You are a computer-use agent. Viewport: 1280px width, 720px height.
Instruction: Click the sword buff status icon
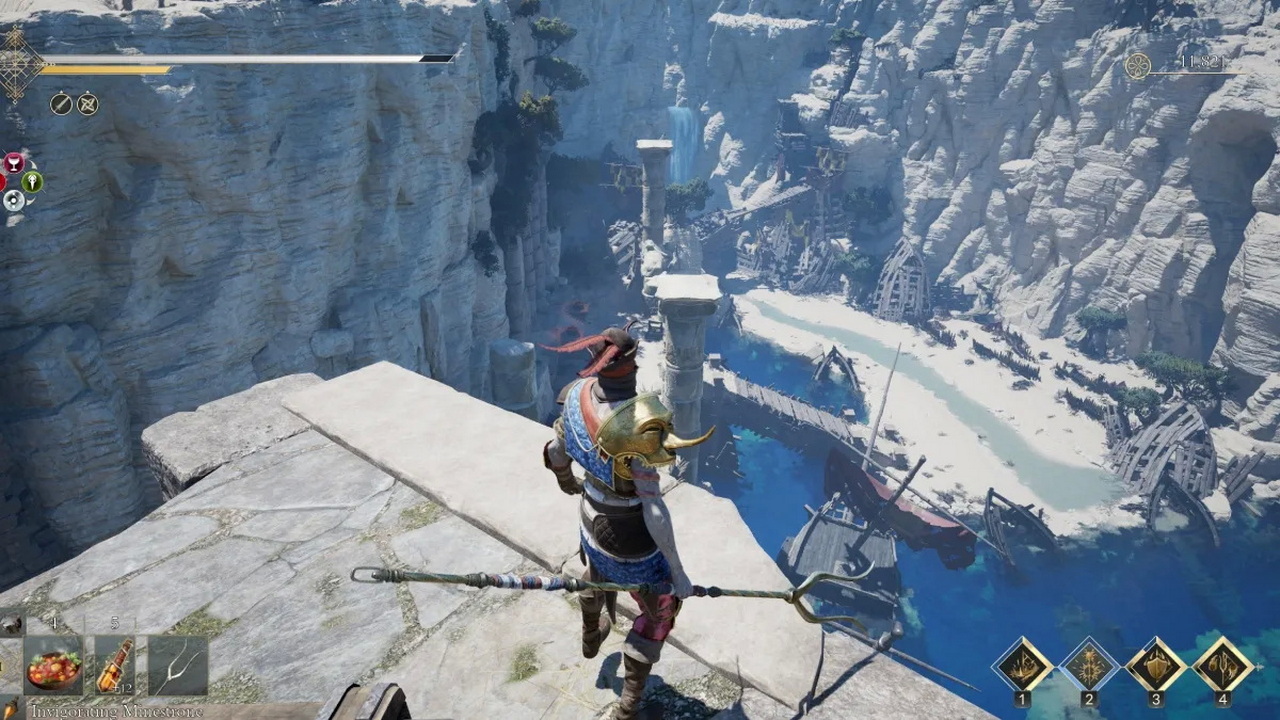tap(61, 103)
